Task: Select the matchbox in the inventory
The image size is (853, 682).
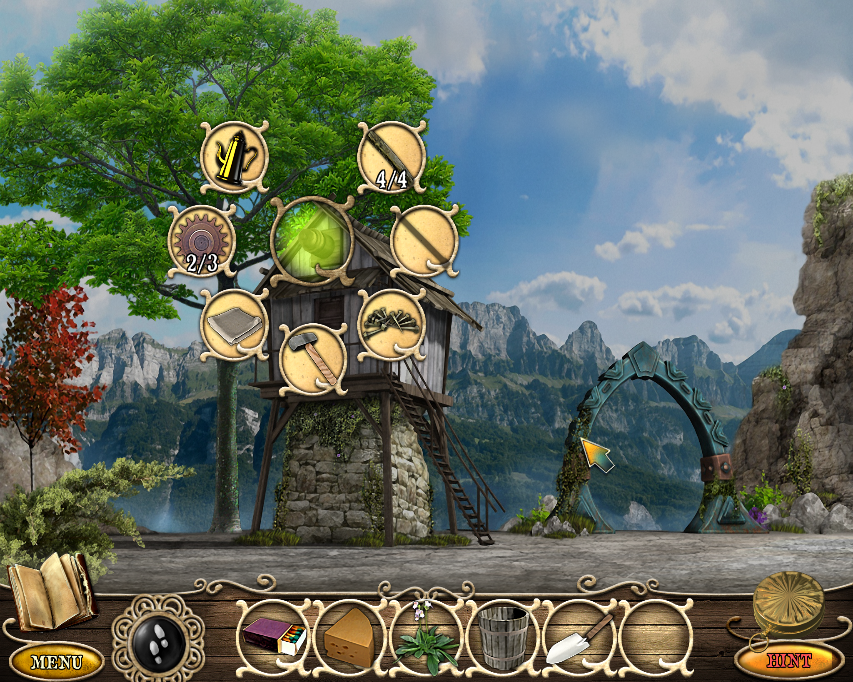Action: (274, 635)
